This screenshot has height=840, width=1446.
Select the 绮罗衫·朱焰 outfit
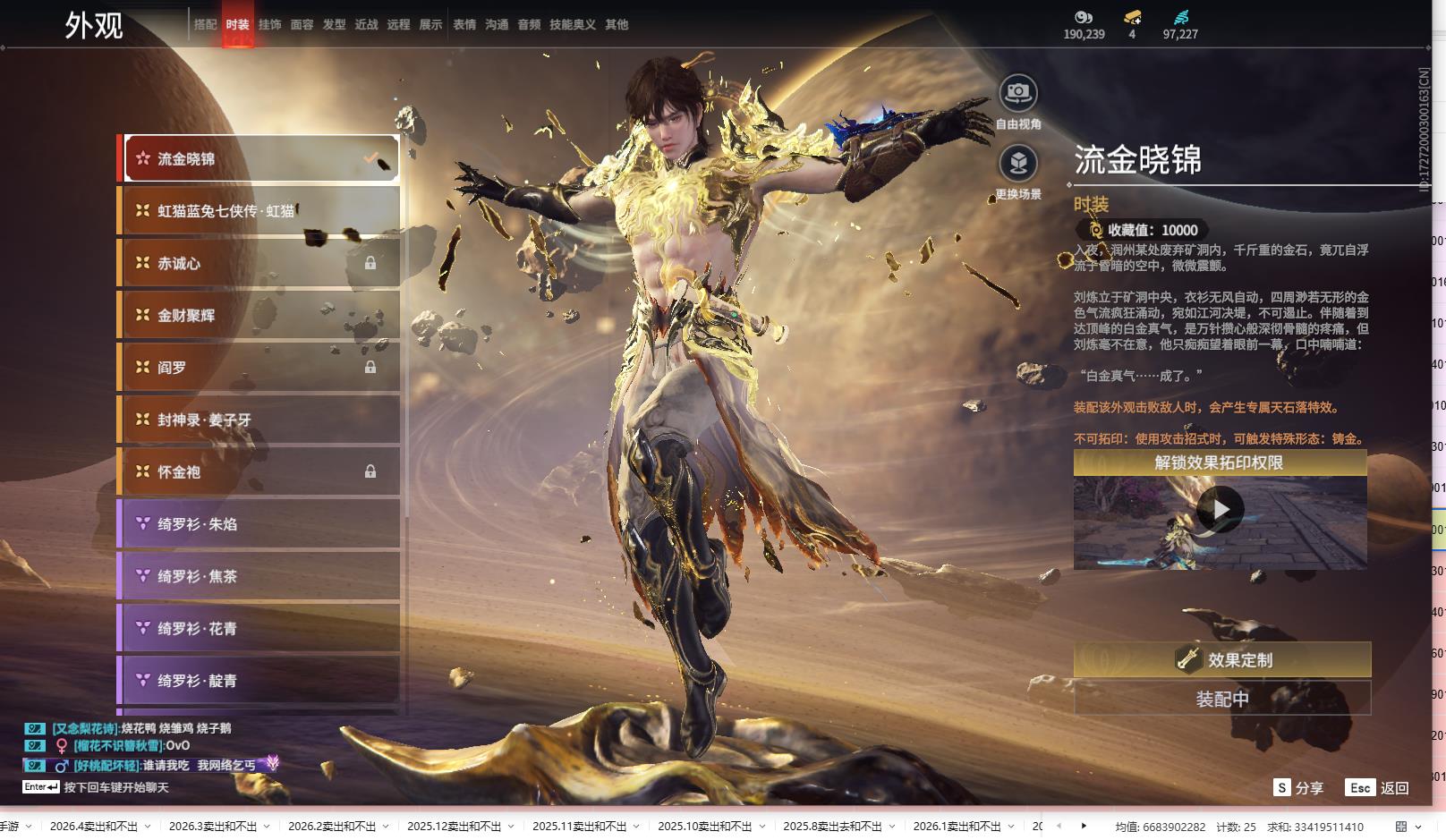point(259,524)
